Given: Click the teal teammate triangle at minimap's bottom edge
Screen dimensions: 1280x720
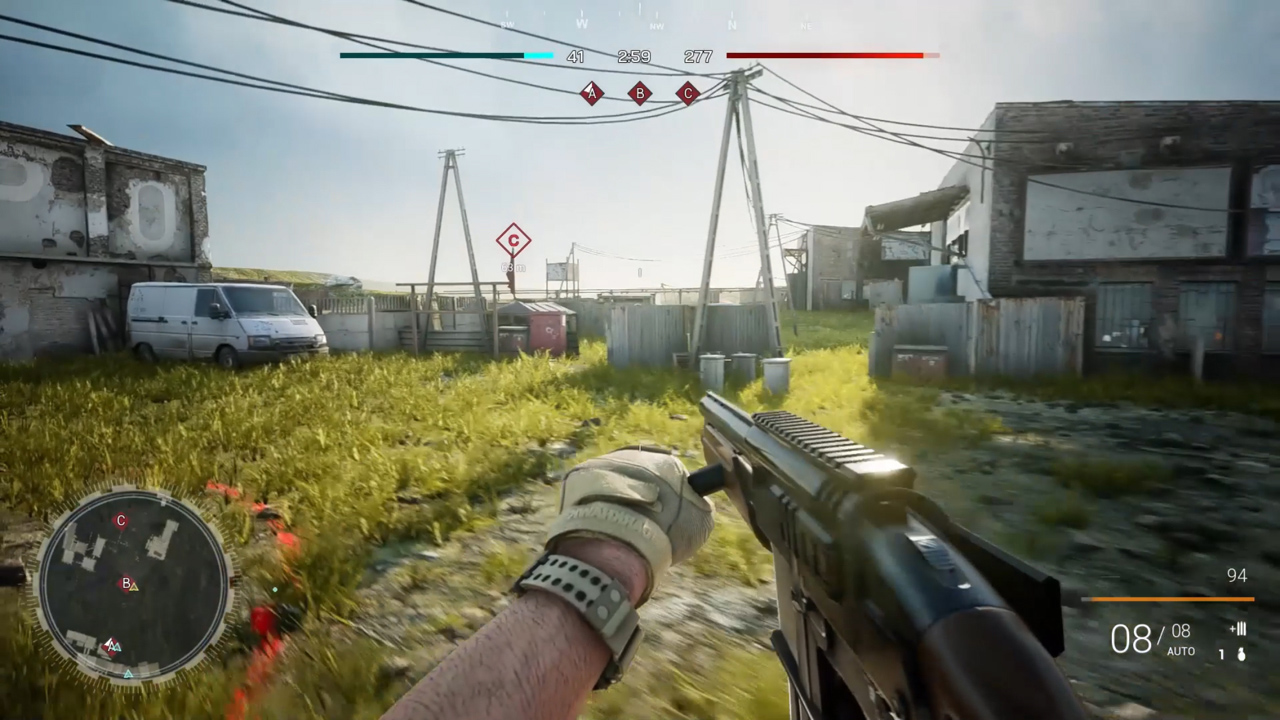Looking at the screenshot, I should 128,674.
